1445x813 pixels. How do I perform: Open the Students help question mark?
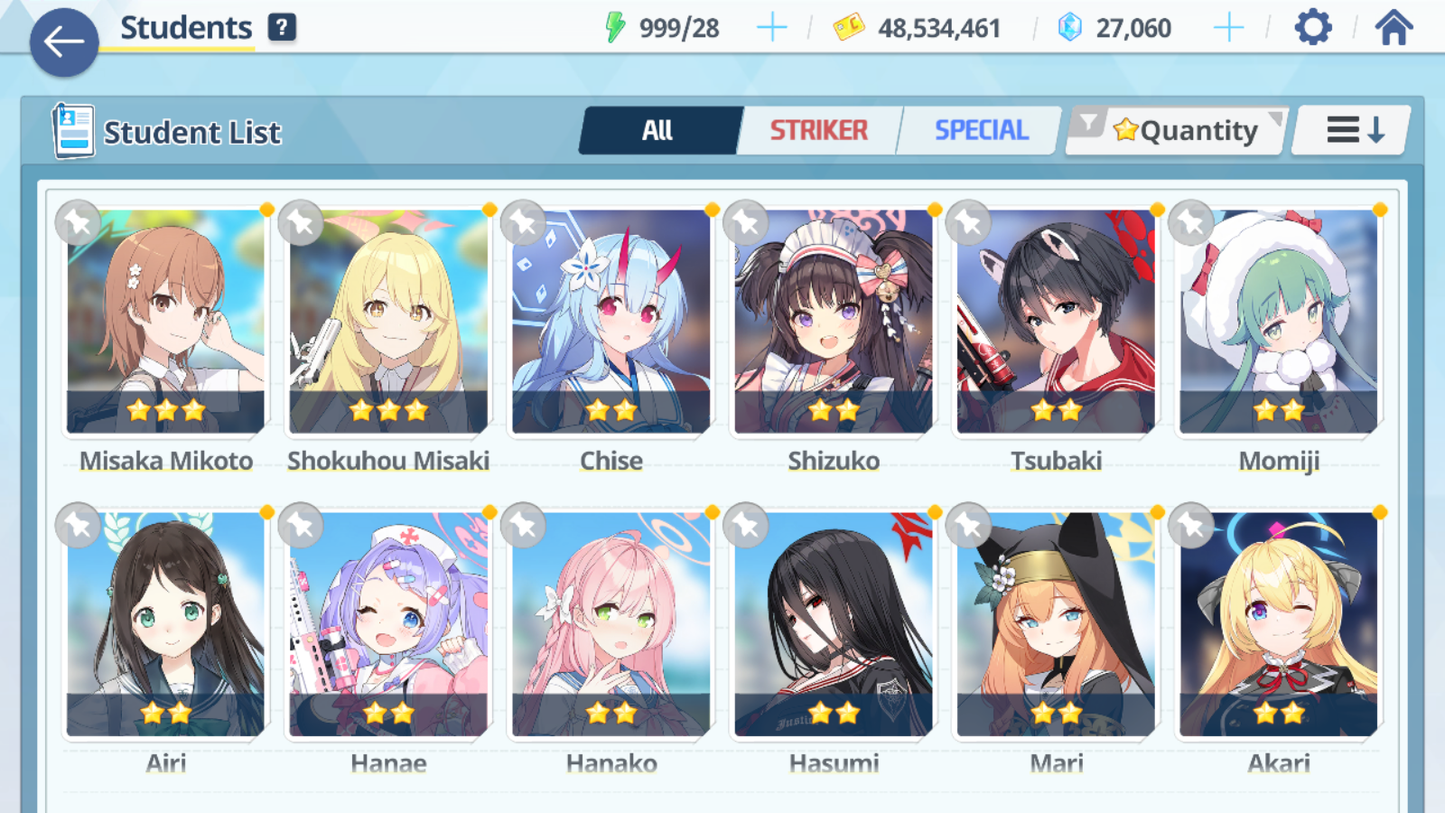point(282,27)
